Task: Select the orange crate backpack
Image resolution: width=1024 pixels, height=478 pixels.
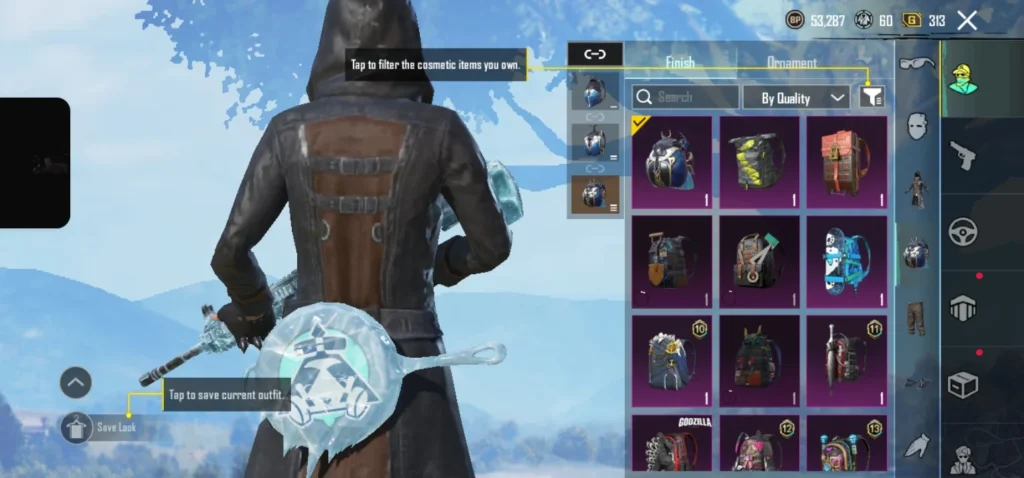Action: 846,162
